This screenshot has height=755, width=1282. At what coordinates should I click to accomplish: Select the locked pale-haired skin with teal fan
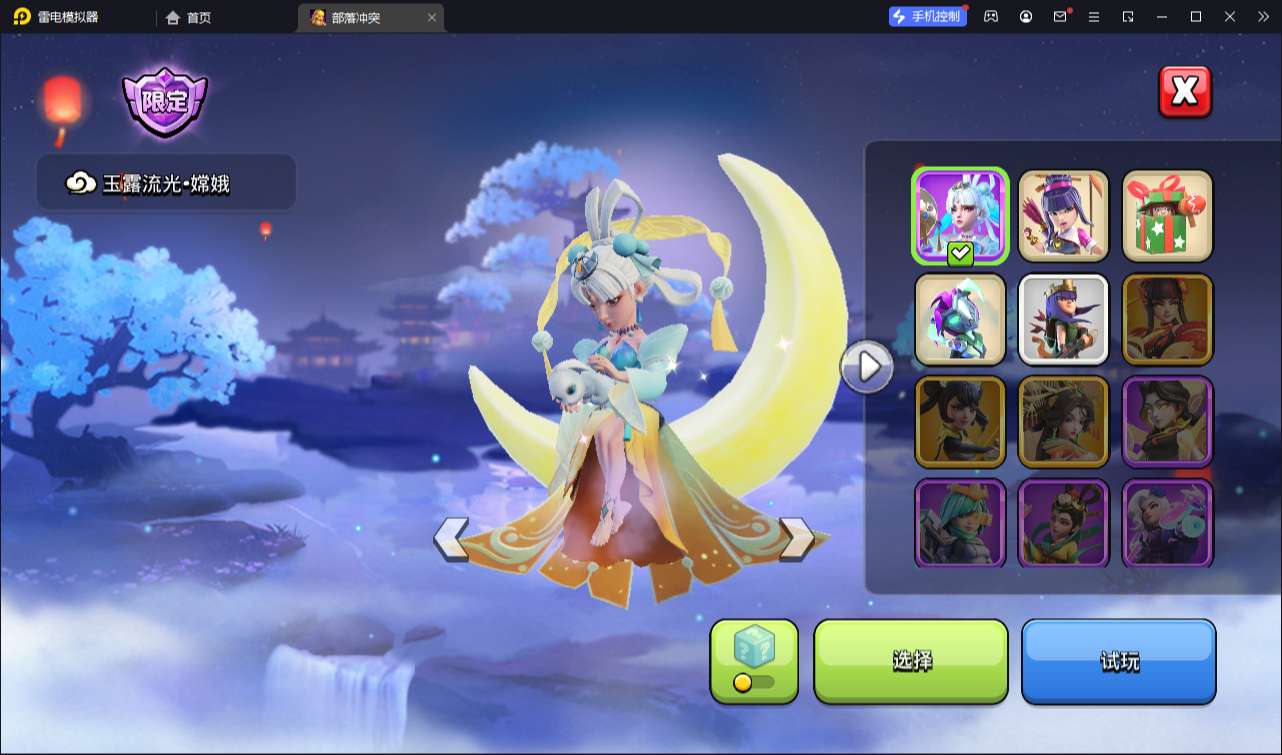pyautogui.click(x=1167, y=524)
